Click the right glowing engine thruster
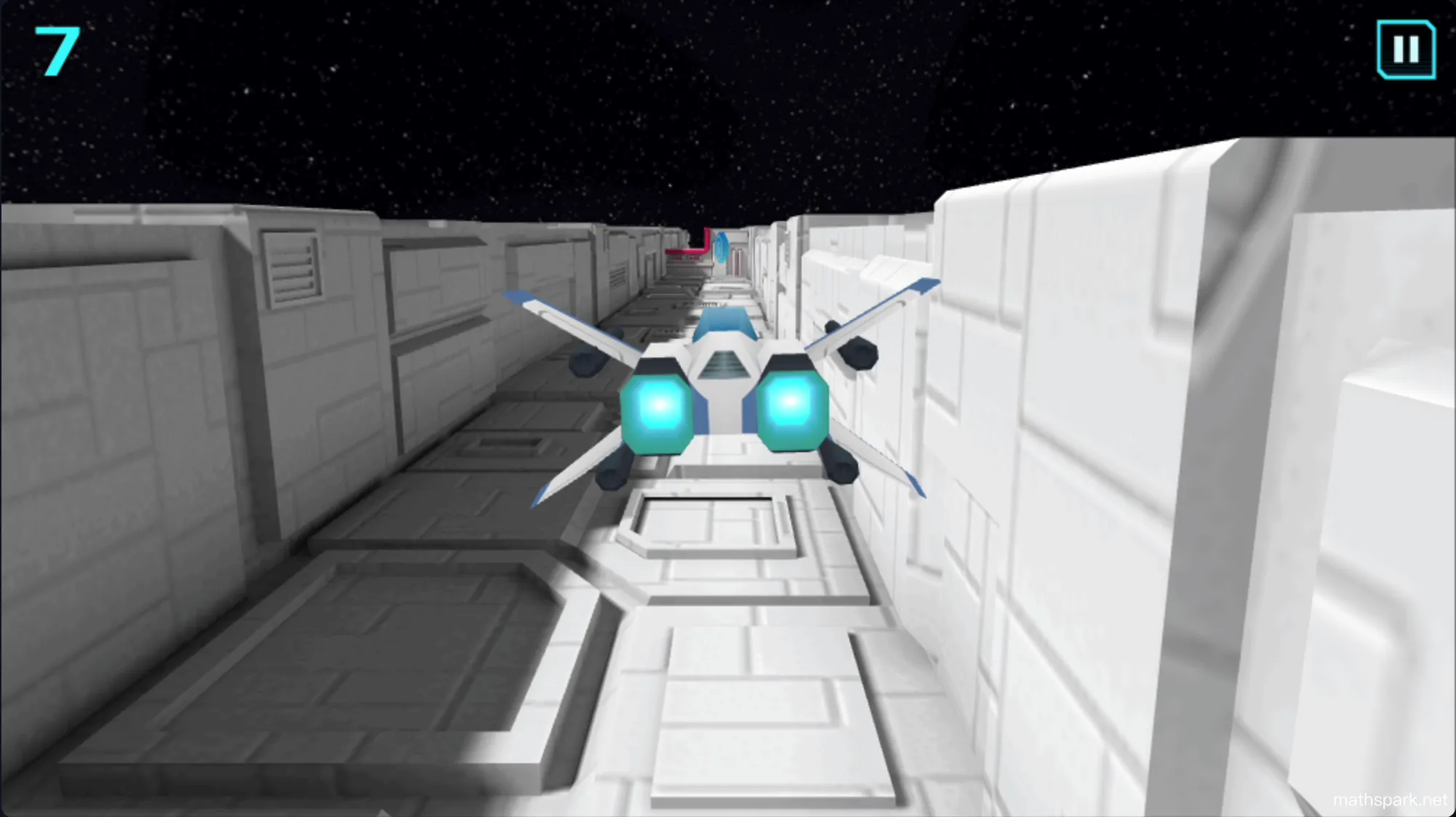Image resolution: width=1456 pixels, height=817 pixels. click(x=793, y=403)
